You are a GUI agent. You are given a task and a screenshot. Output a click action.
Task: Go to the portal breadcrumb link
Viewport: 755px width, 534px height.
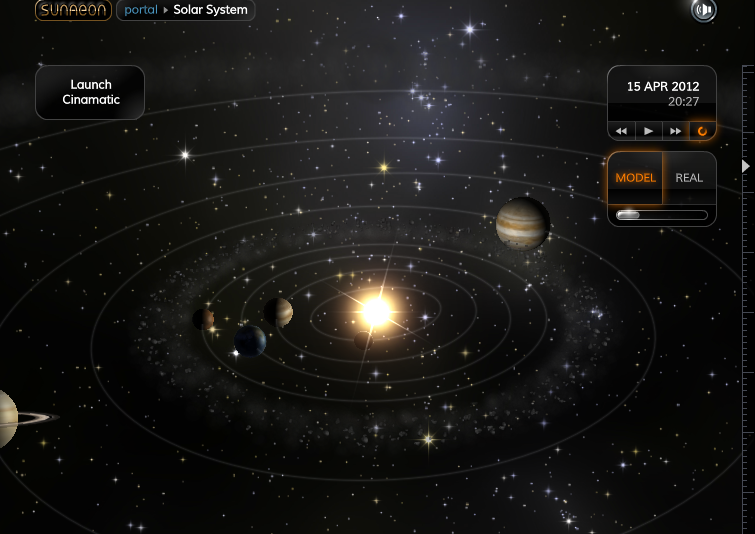pos(141,11)
